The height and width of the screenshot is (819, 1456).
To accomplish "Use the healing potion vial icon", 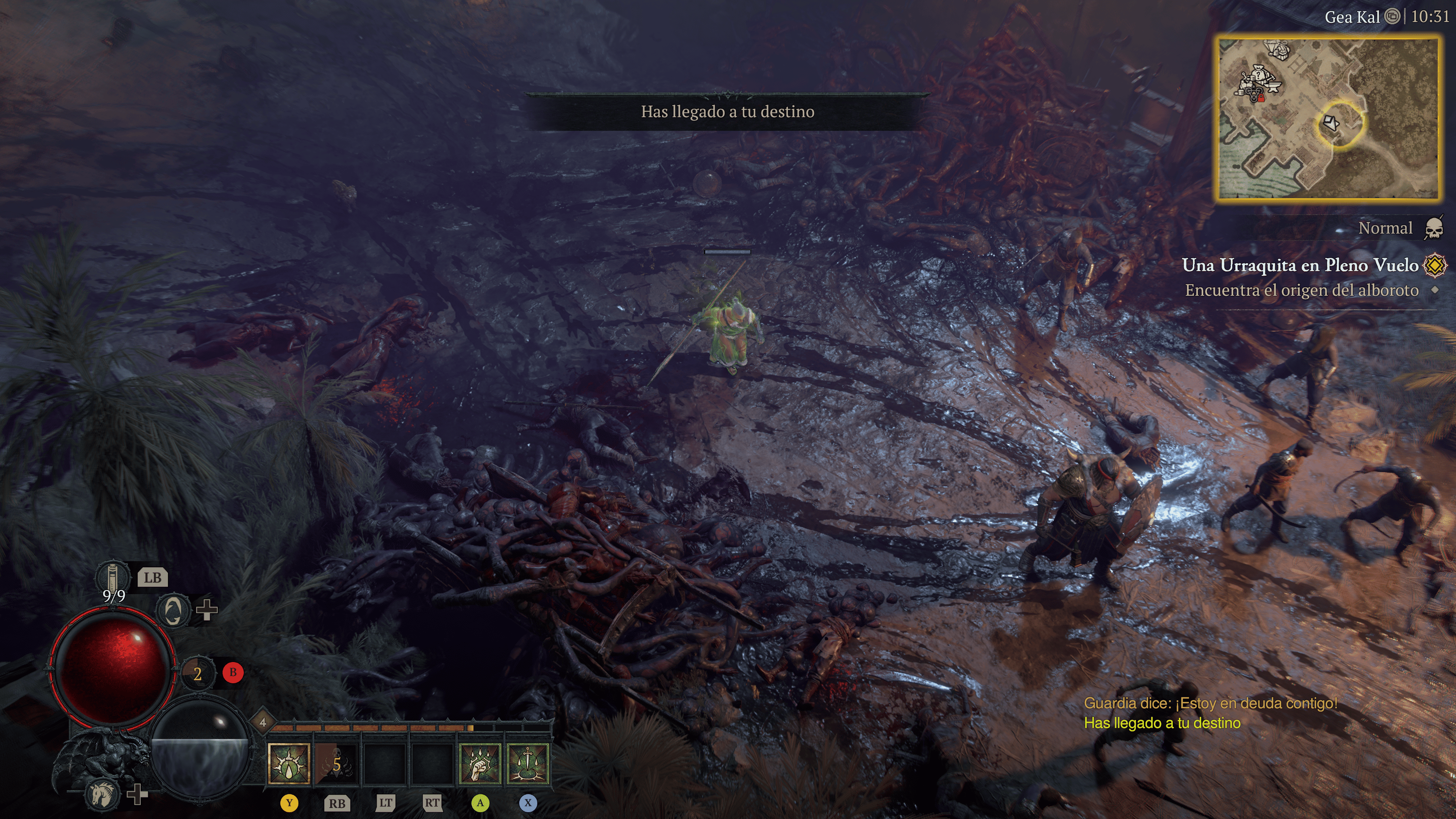I will tap(112, 577).
